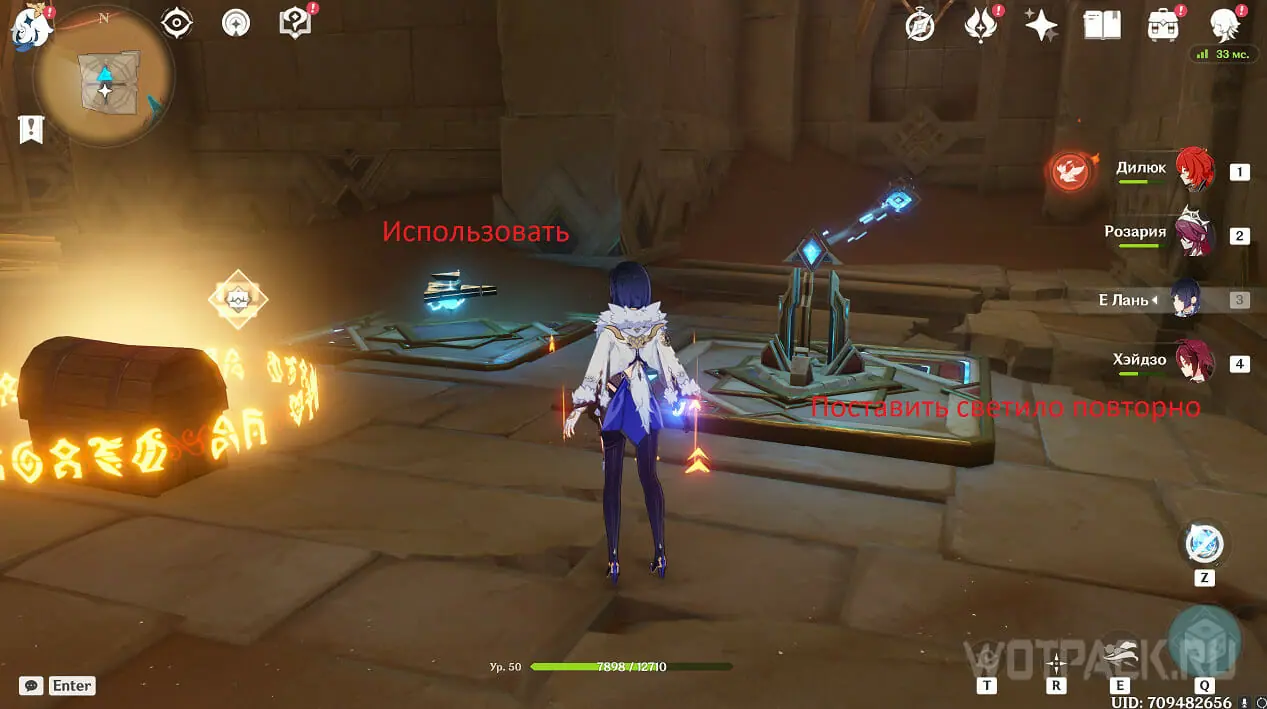This screenshot has width=1267, height=709.
Task: Switch to party member Дилюк
Action: [x=1193, y=170]
